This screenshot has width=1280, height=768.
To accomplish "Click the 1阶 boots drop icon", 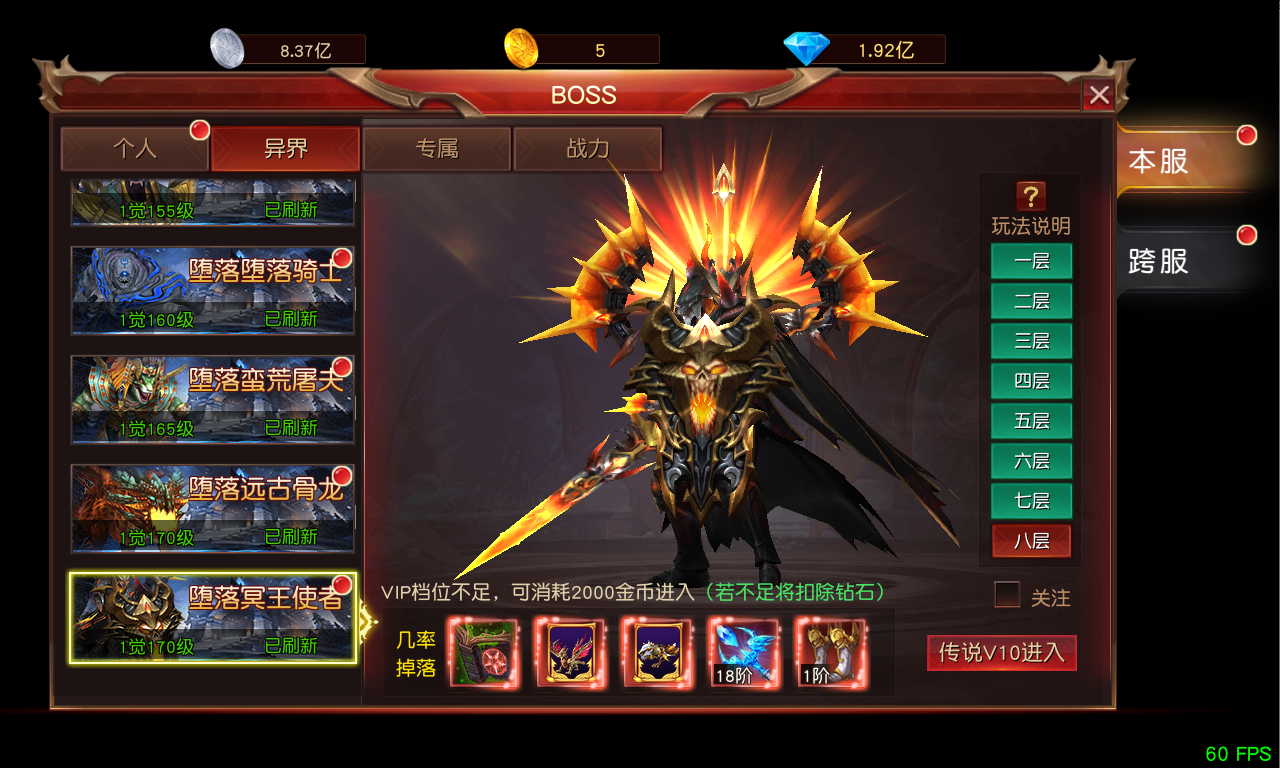I will click(830, 654).
